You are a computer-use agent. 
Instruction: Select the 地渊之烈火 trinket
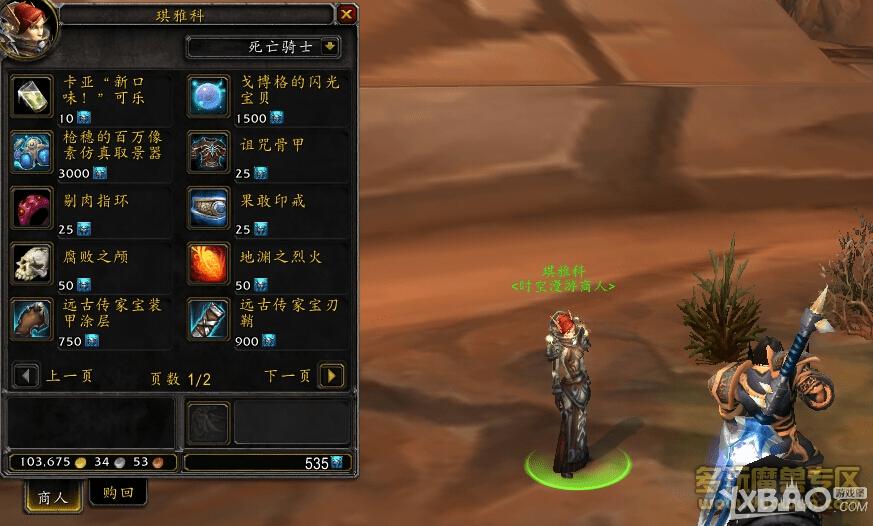[209, 264]
